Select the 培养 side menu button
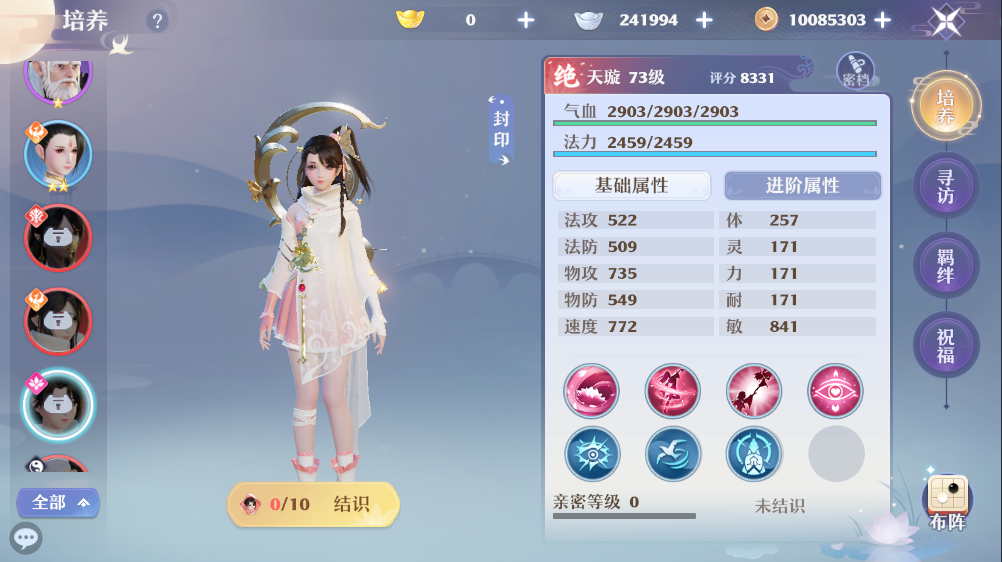This screenshot has height=562, width=1002. point(945,107)
